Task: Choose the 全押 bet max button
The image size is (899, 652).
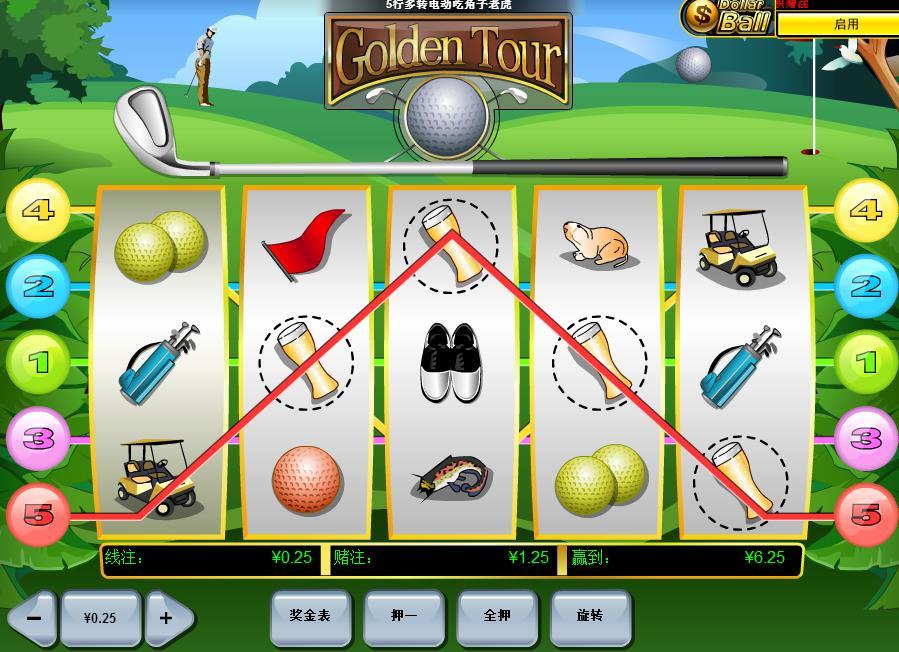Action: (497, 616)
